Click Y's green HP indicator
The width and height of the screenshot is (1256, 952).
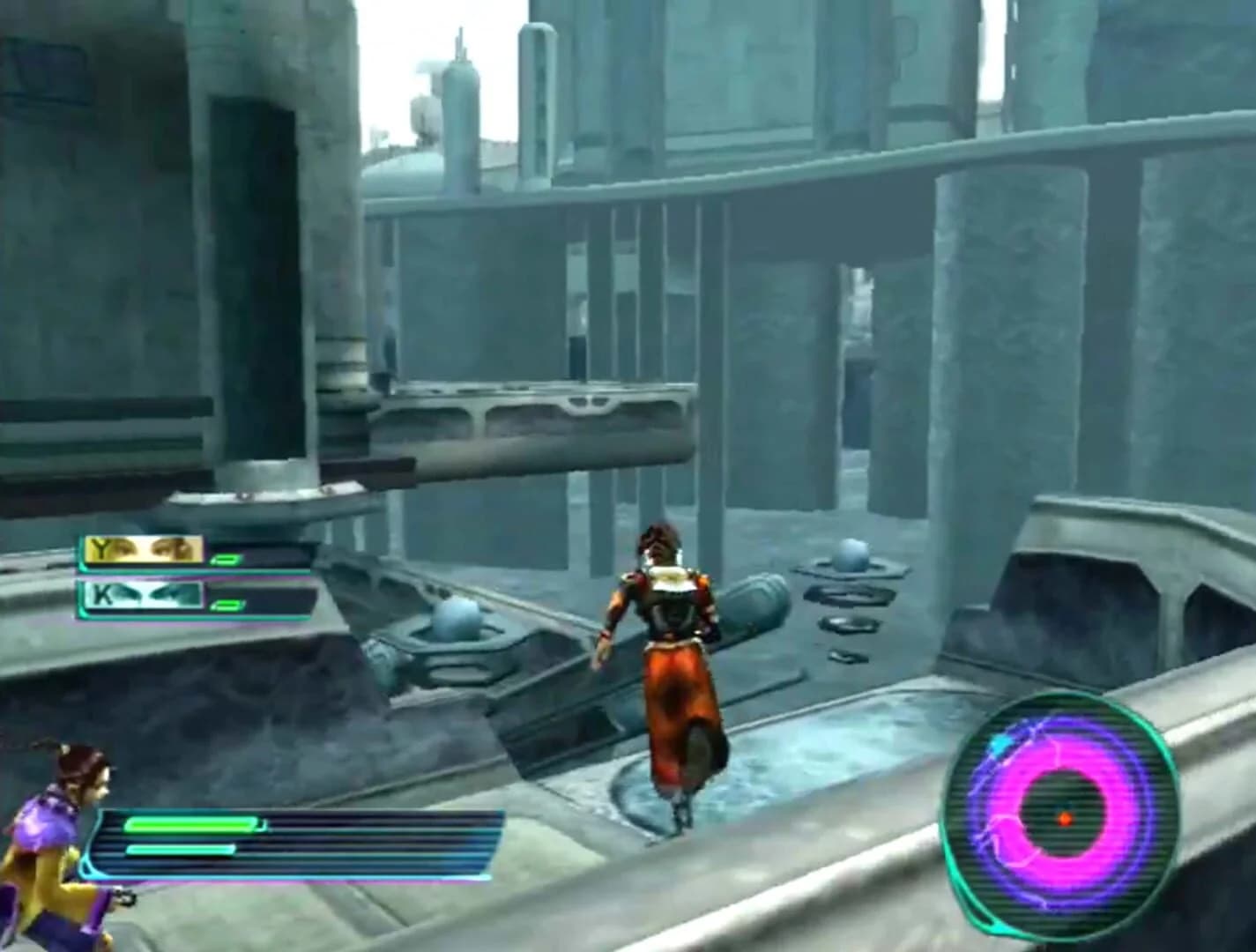tap(225, 558)
